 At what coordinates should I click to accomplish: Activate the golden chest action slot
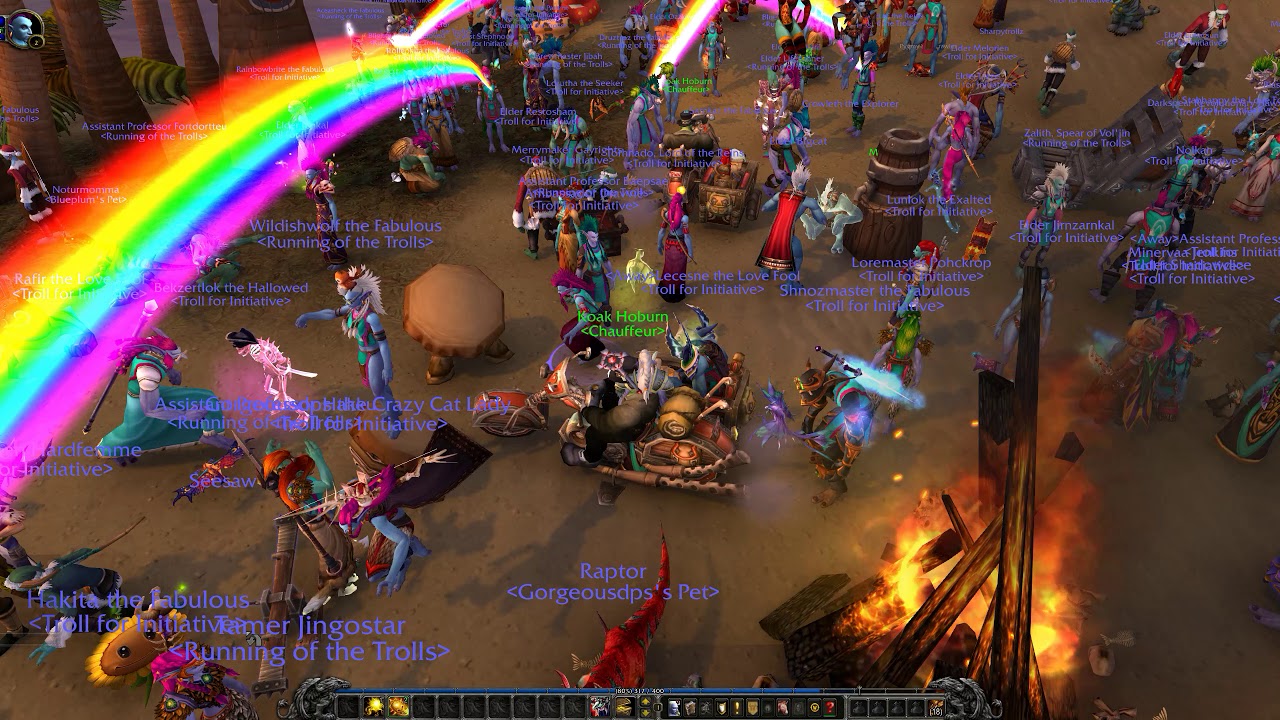(x=624, y=707)
